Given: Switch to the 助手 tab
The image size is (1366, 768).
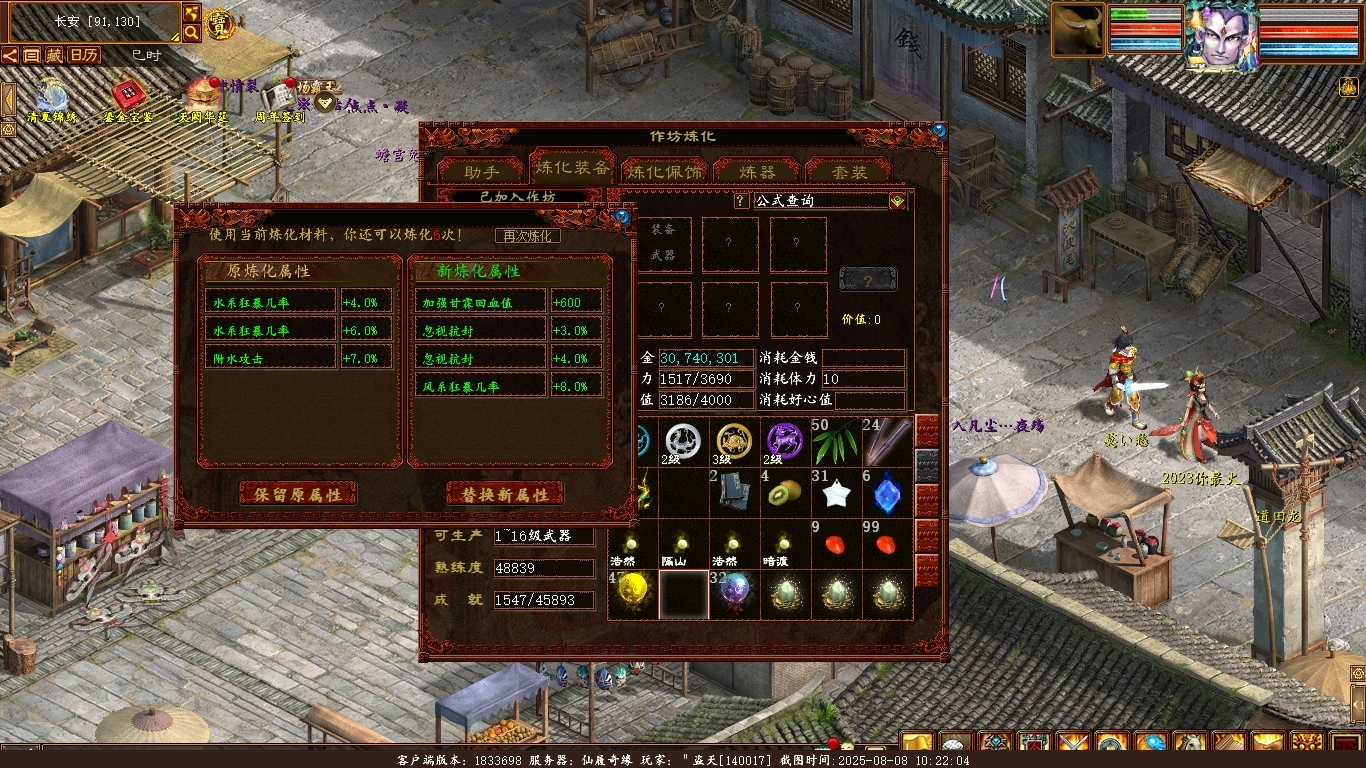Looking at the screenshot, I should [x=481, y=171].
